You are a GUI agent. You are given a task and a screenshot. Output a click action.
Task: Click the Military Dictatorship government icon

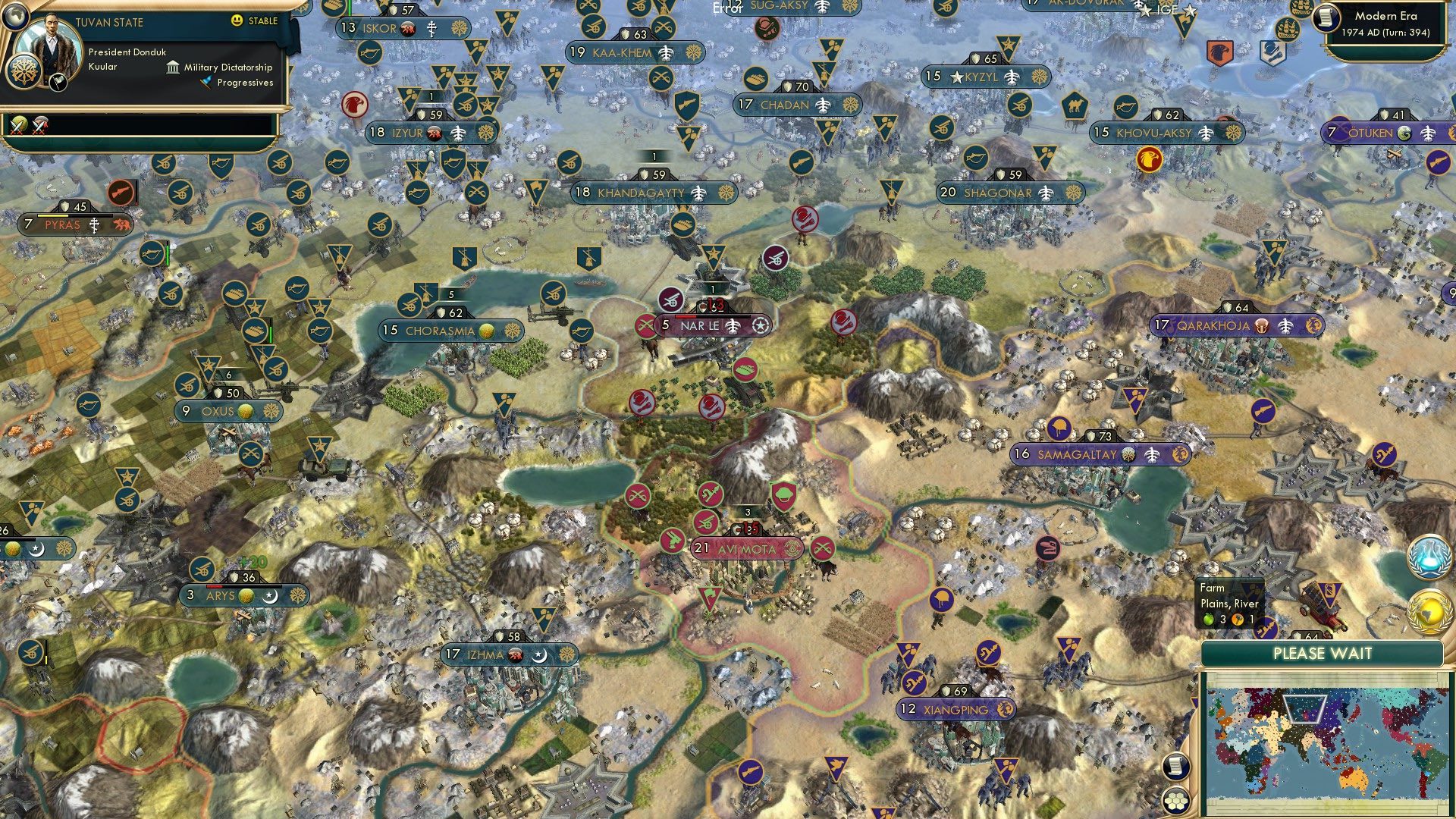tap(173, 67)
